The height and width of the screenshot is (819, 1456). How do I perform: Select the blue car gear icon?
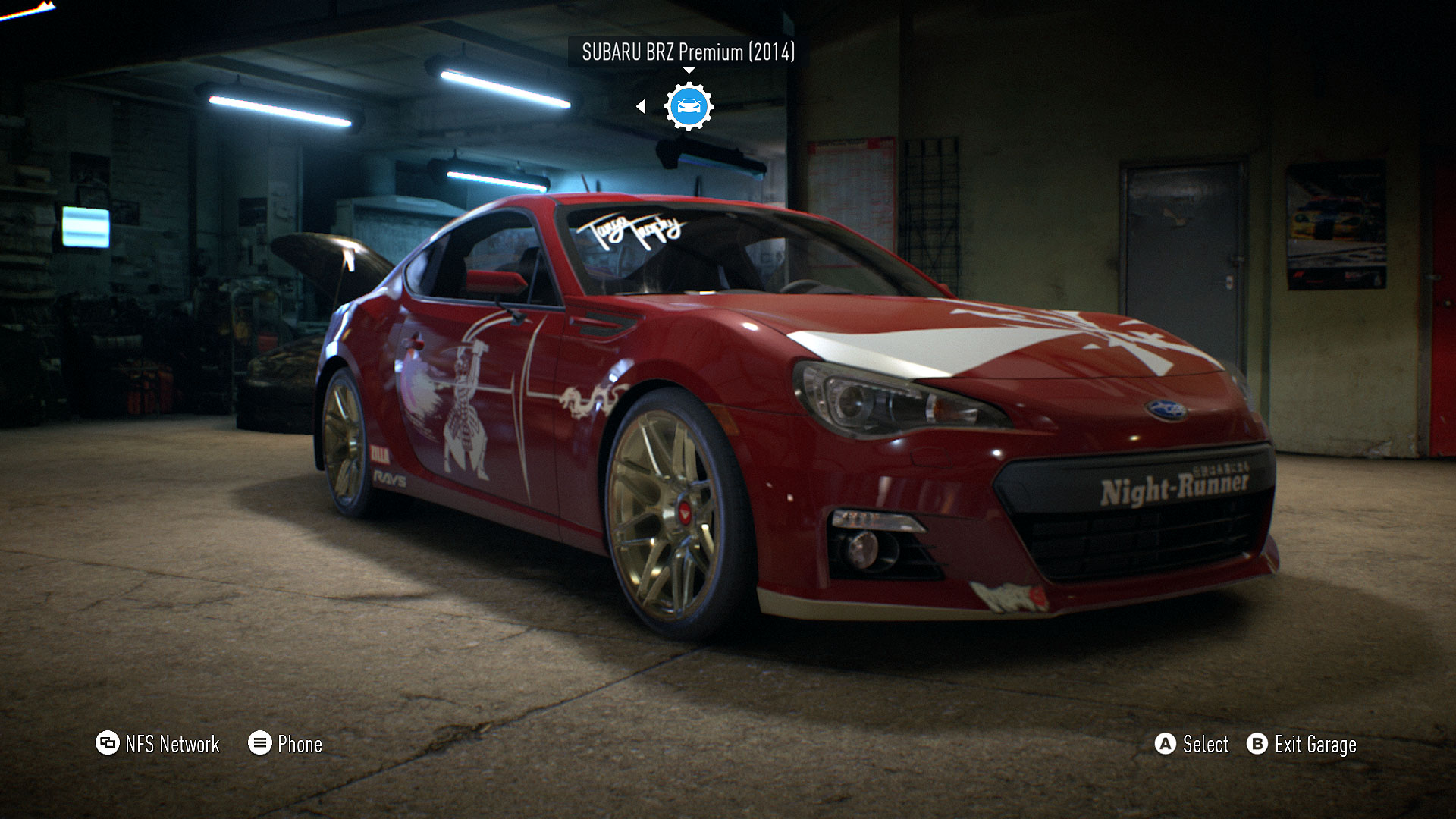[689, 106]
